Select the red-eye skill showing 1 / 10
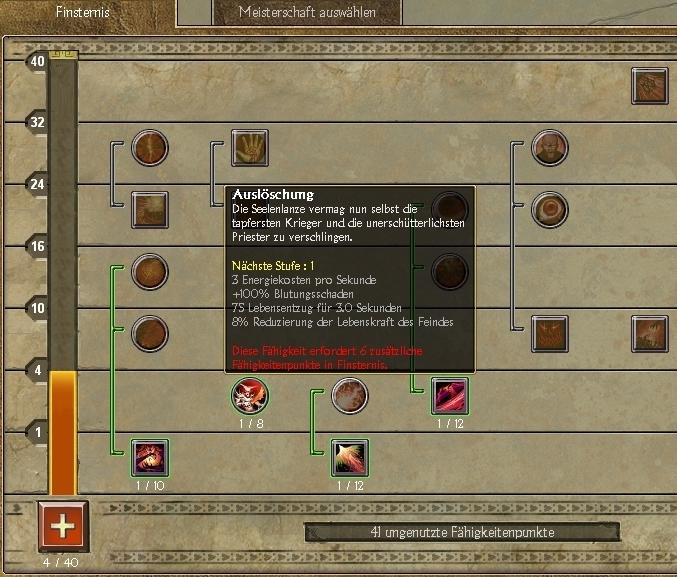 tap(150, 458)
